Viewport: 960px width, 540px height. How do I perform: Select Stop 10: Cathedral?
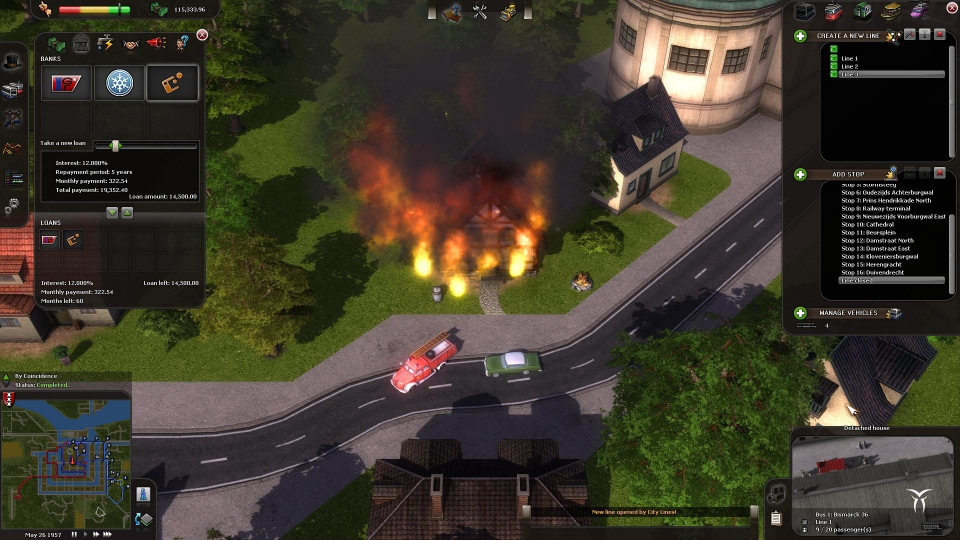click(865, 224)
